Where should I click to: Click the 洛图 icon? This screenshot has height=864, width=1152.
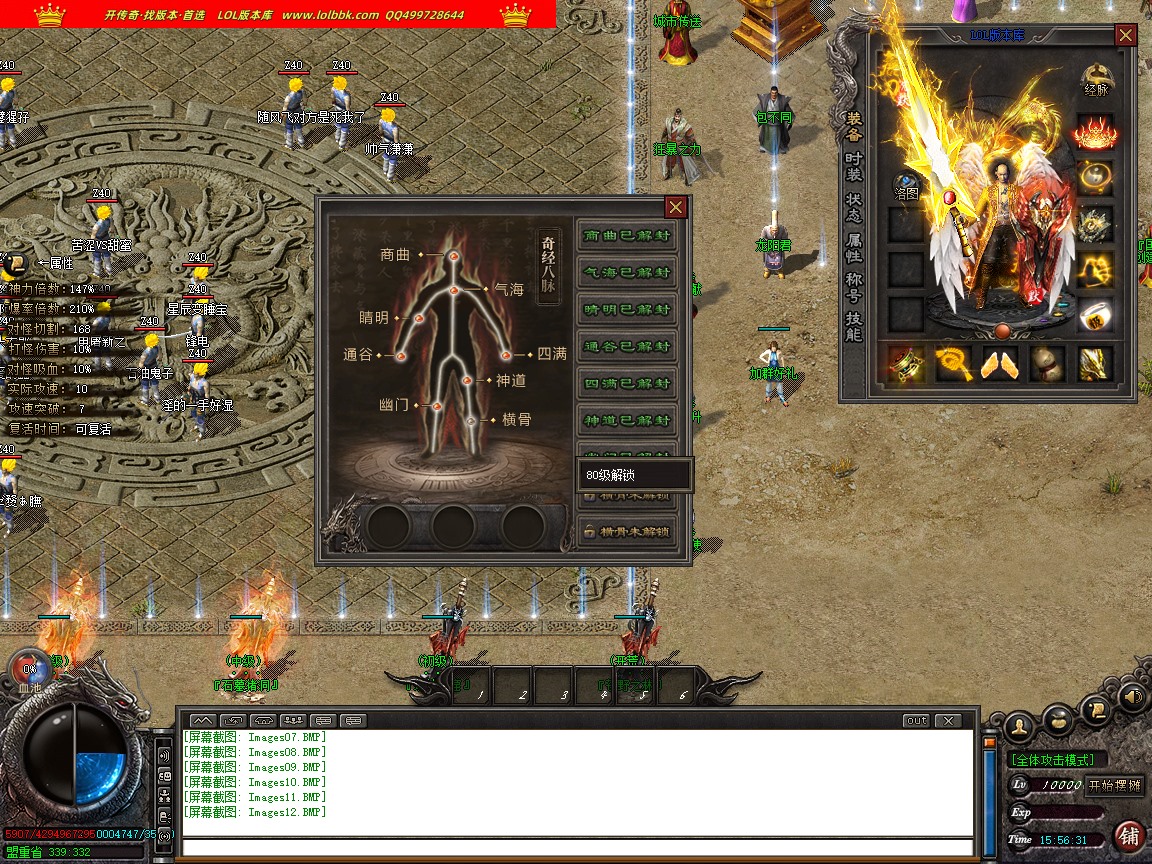(x=906, y=187)
